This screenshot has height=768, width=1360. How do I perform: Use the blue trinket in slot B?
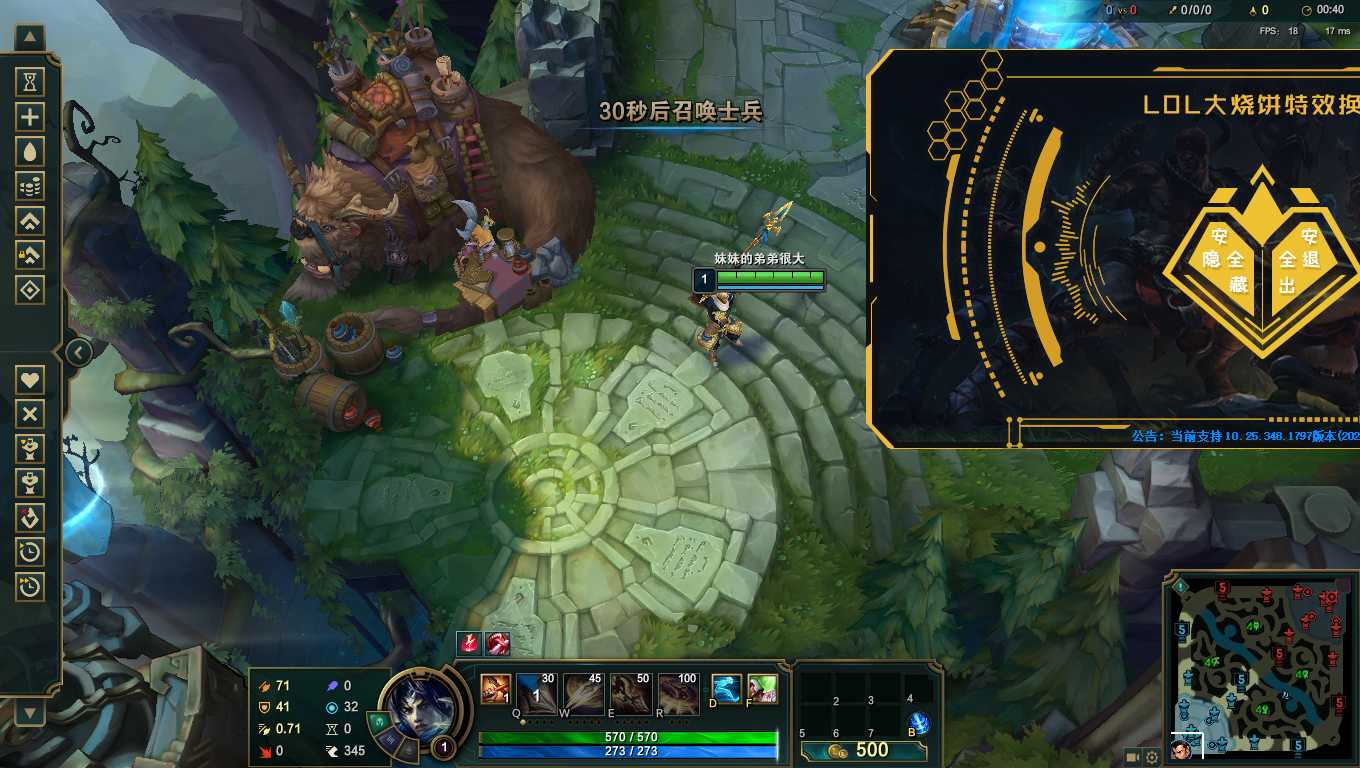coord(918,724)
